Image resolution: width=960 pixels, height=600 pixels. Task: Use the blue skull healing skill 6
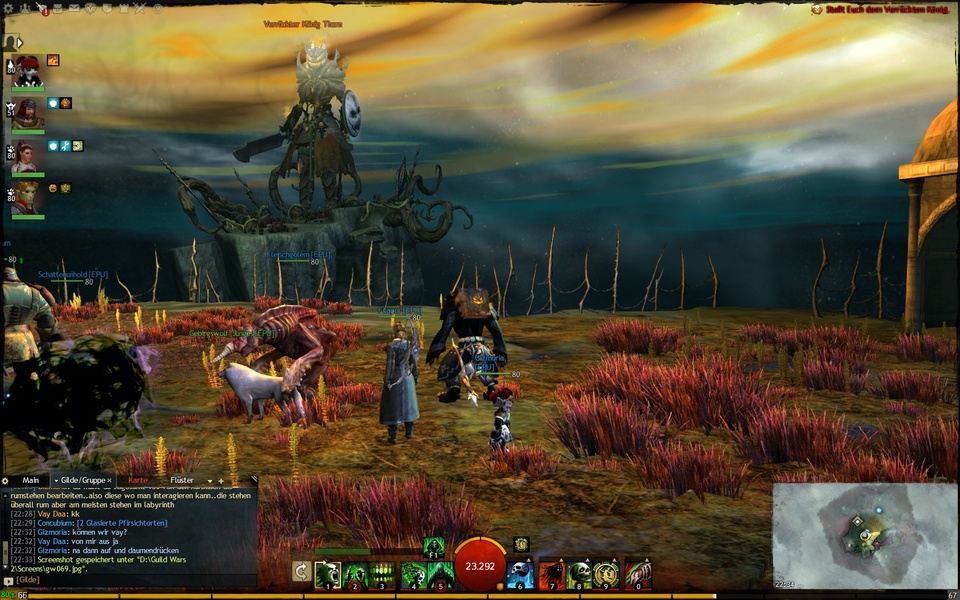tap(520, 574)
